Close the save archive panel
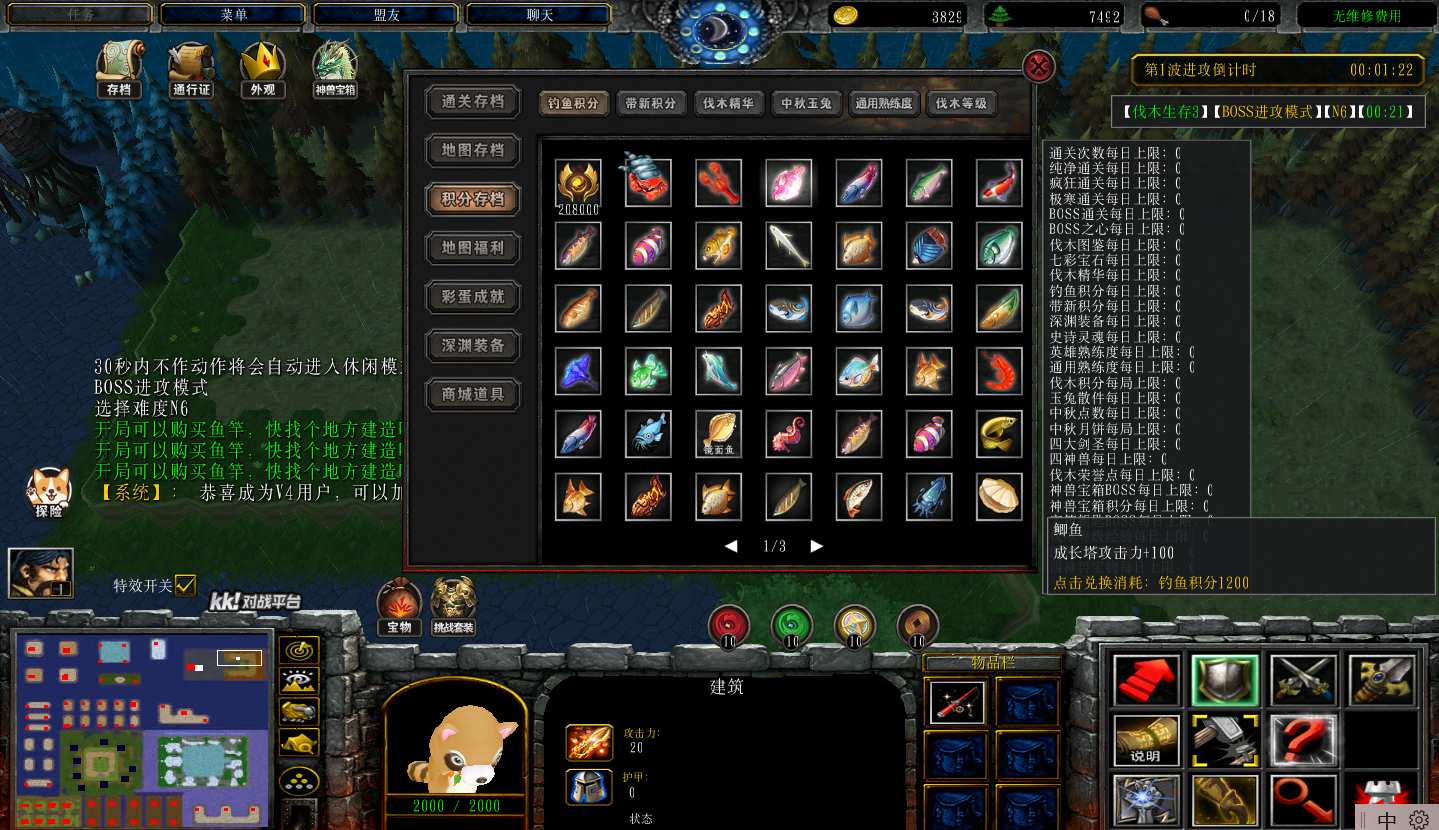This screenshot has height=830, width=1439. (1040, 67)
